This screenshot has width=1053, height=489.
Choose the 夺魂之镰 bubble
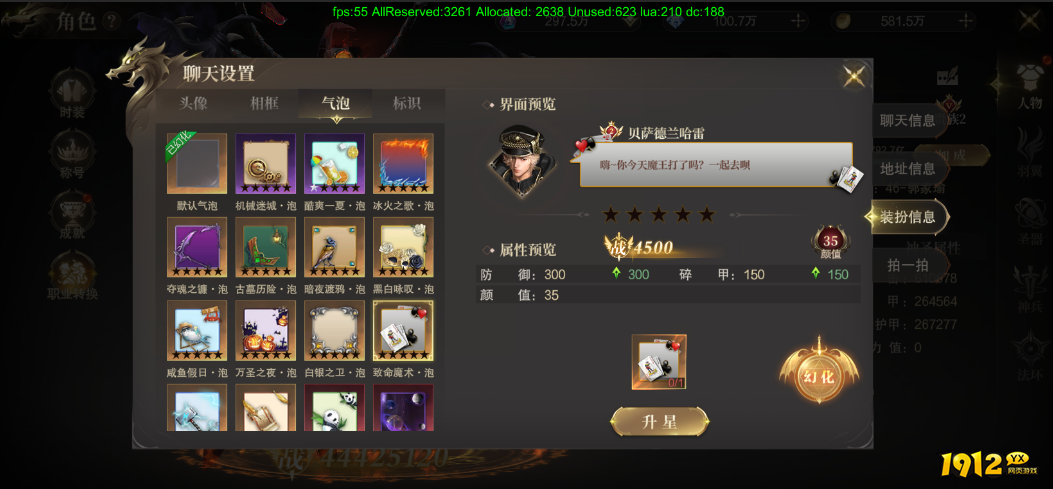197,248
